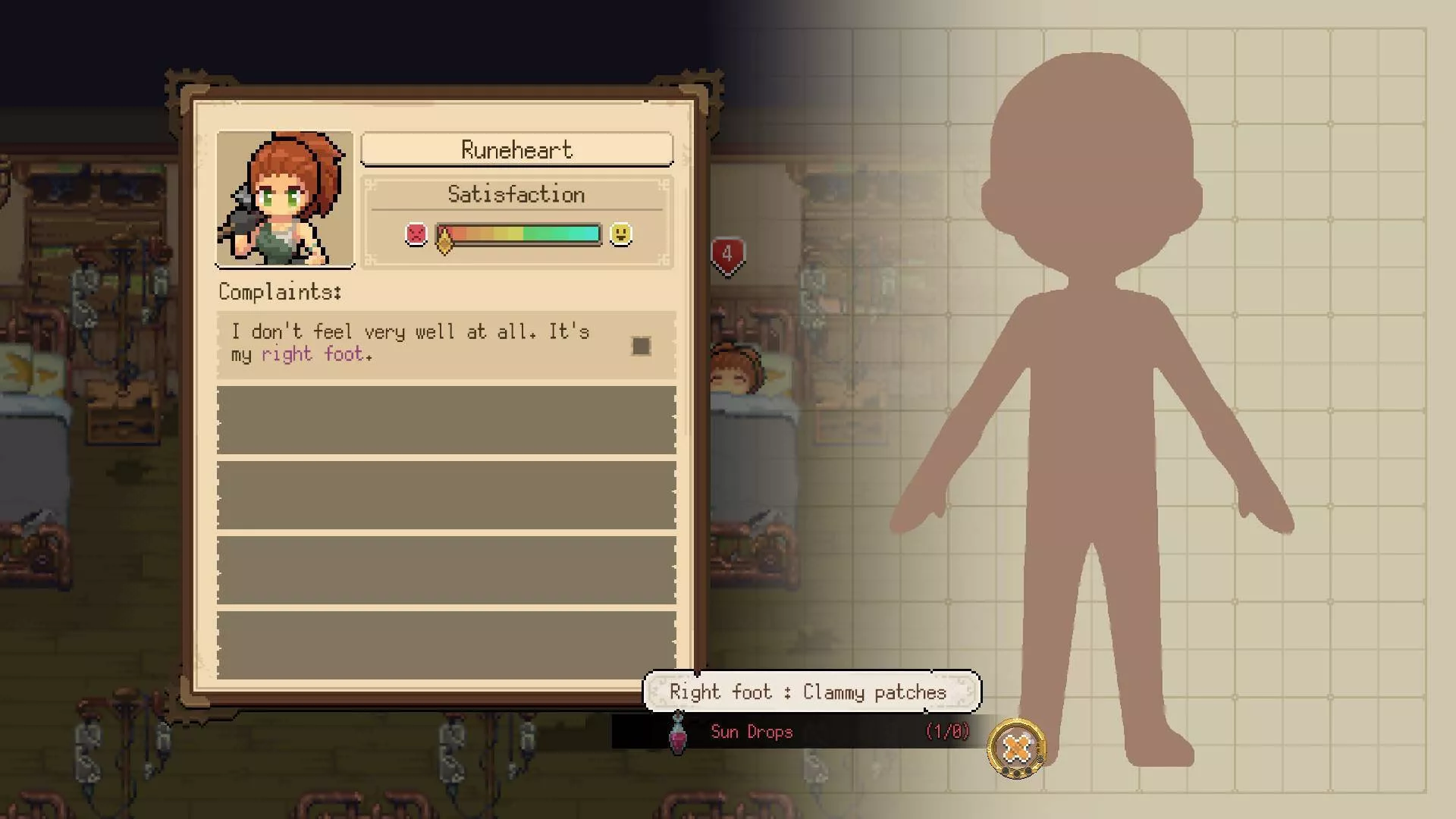This screenshot has width=1456, height=819.
Task: Select Runeheart's patient portrait
Action: (x=284, y=199)
